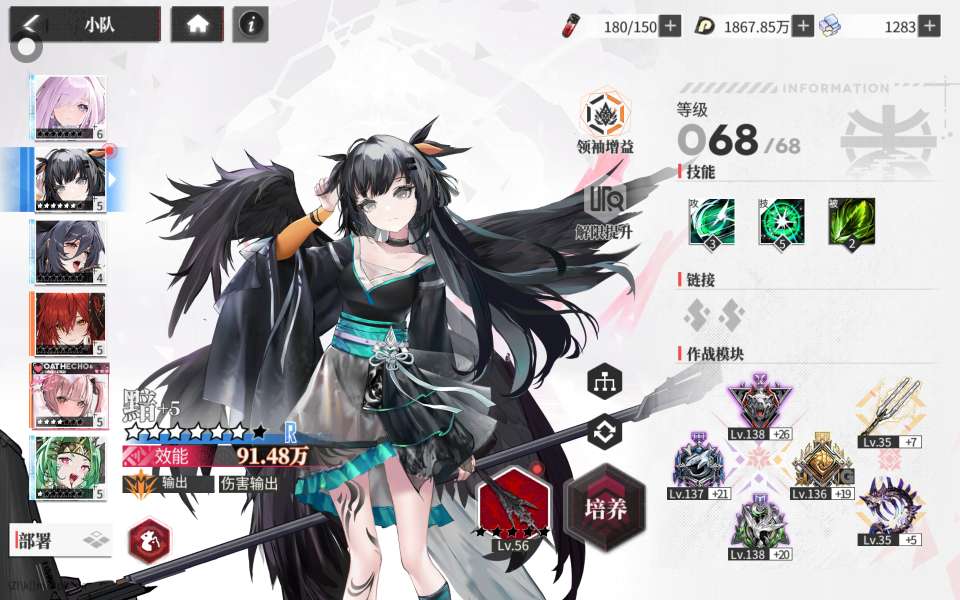Inspect the green slash attack skill
The image size is (960, 600).
(x=711, y=222)
